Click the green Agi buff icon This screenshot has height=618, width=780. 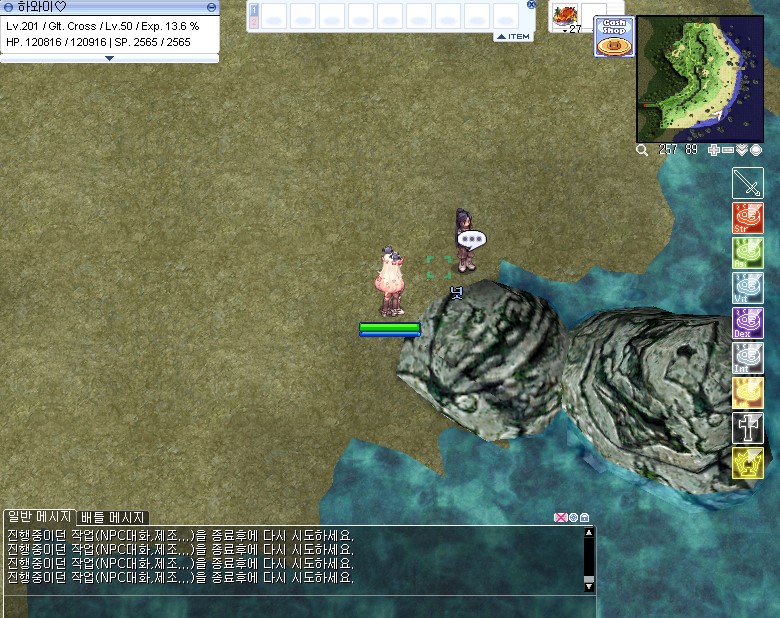click(x=747, y=253)
